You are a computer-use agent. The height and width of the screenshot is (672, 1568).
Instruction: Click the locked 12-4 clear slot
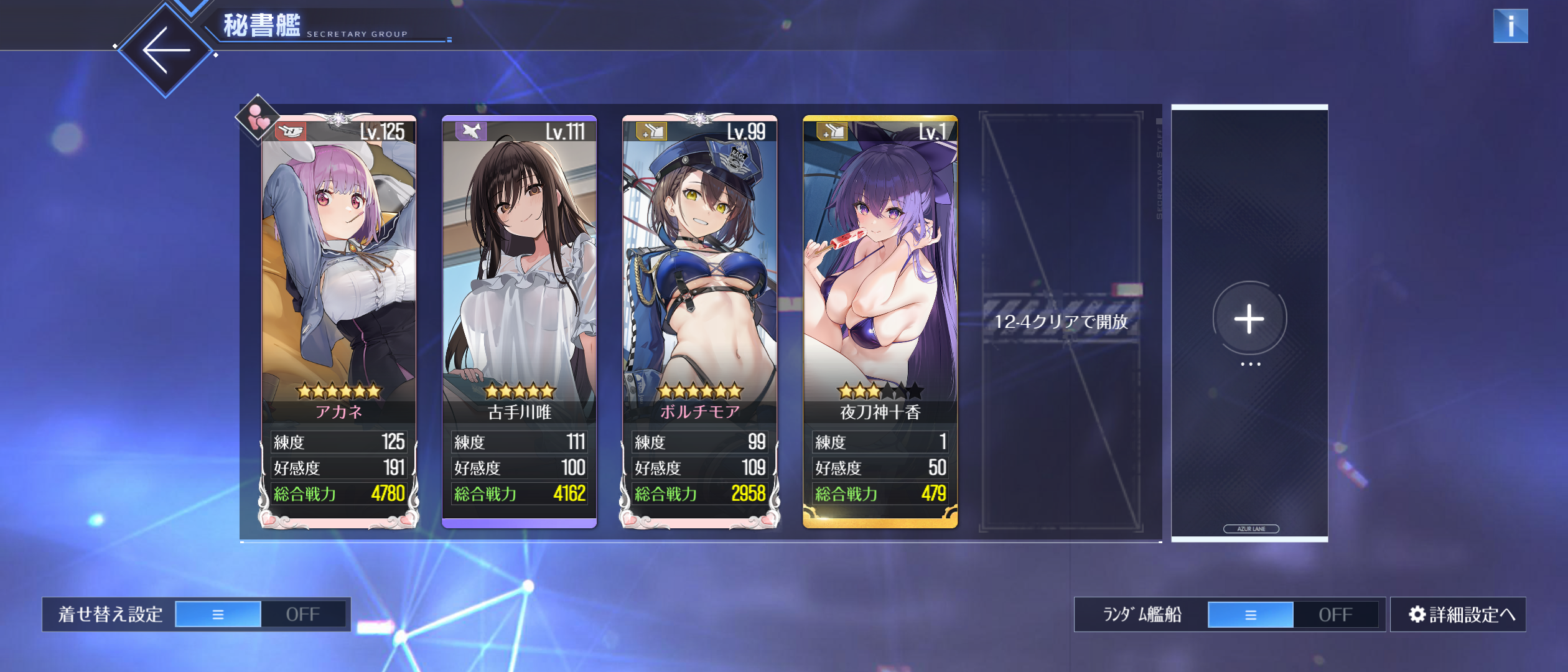tap(1061, 321)
